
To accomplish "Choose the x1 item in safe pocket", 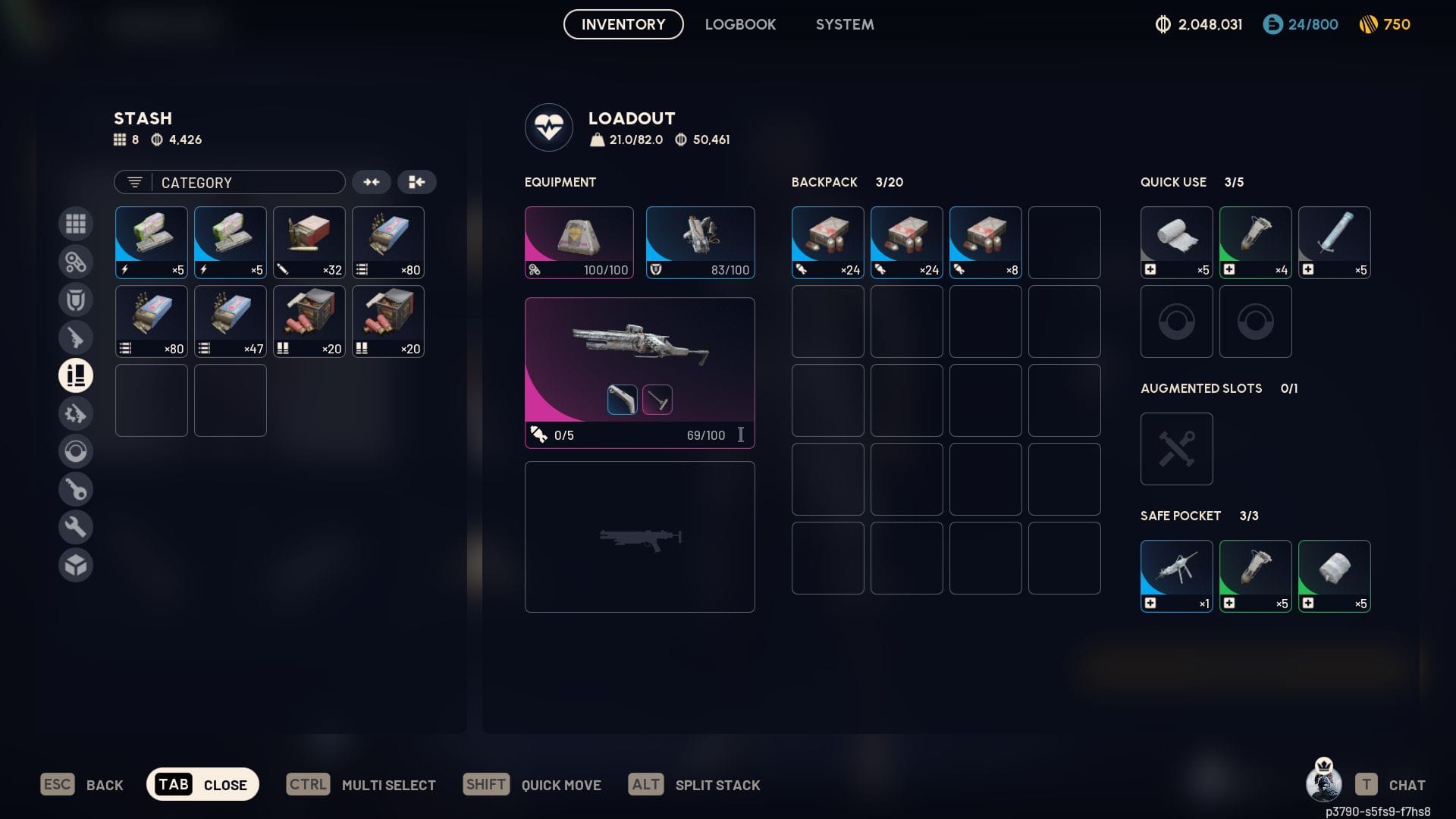I will [1177, 576].
